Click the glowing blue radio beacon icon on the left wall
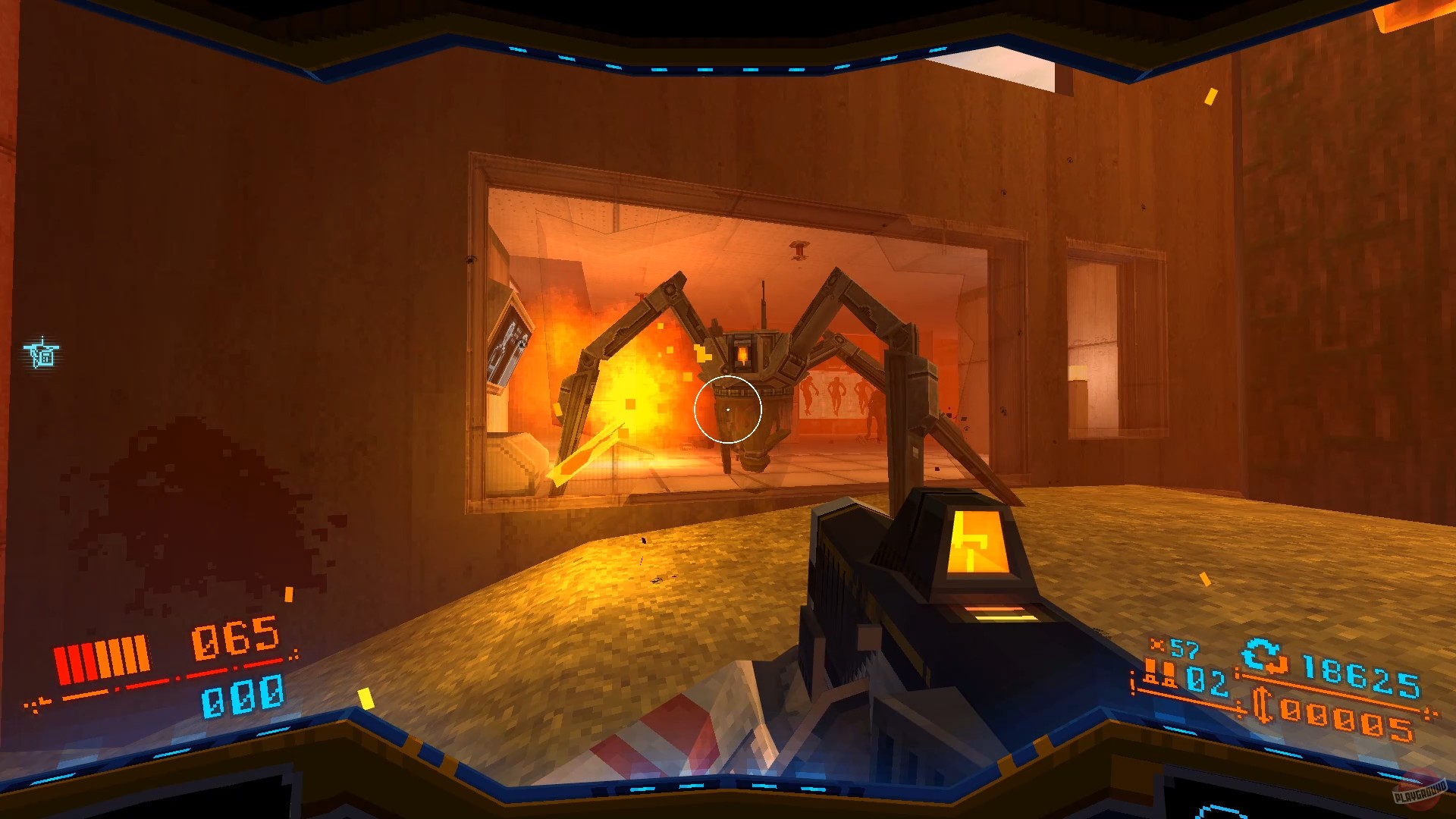 pos(41,353)
